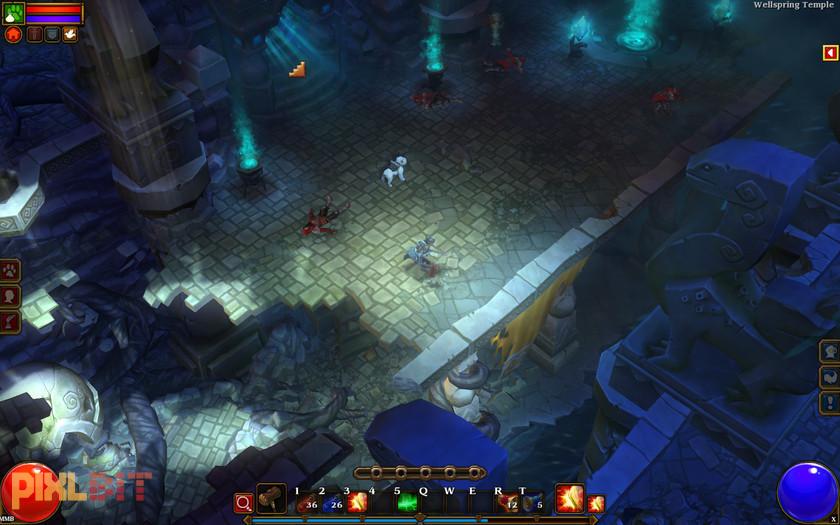Viewport: 840px width, 525px height.
Task: Open the quest exclamation mark button
Action: [830, 402]
